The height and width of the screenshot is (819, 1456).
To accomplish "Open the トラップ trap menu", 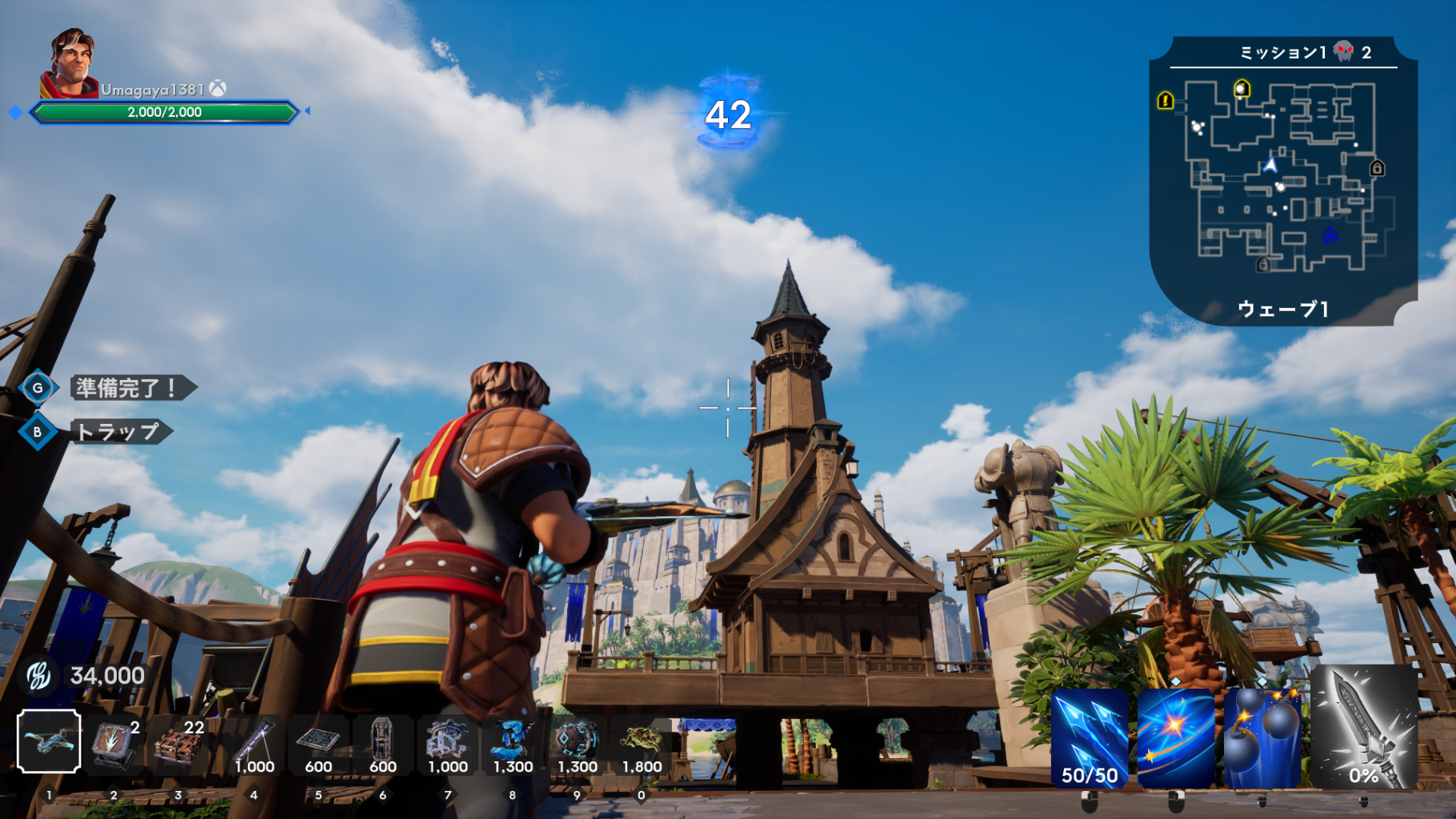I will pyautogui.click(x=118, y=432).
